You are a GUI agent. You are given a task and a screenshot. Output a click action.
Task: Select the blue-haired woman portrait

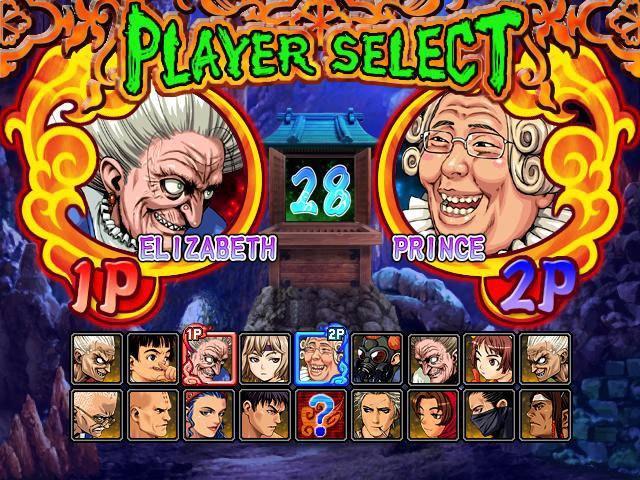(209, 414)
